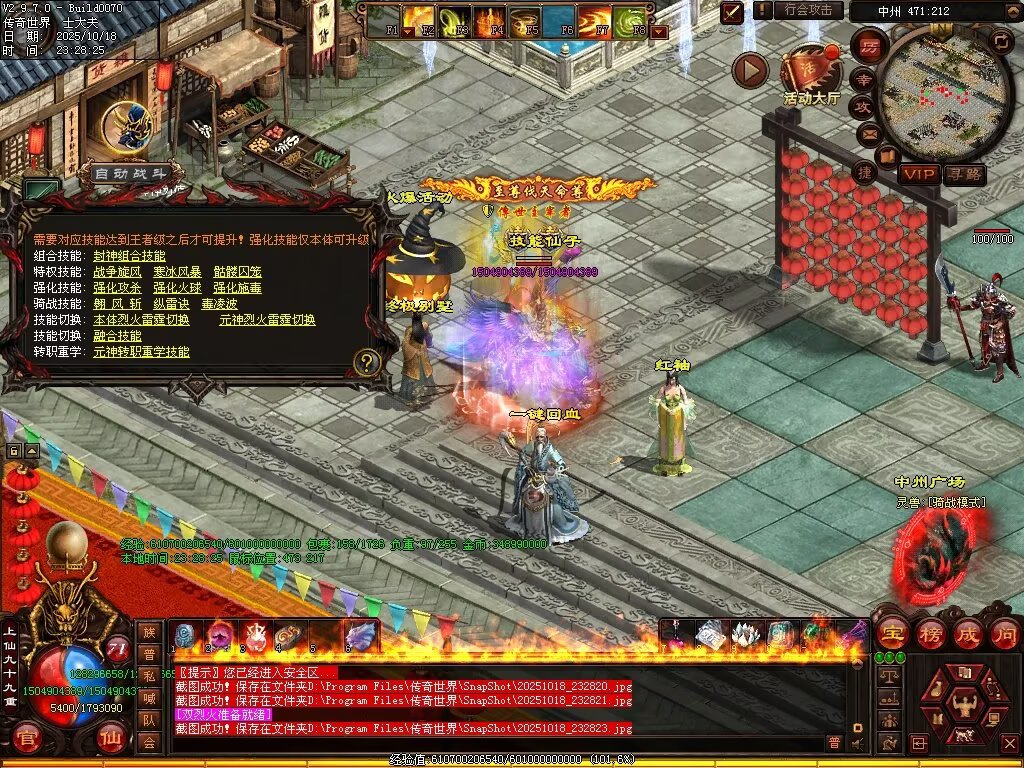Click the 行会攻击 guild attack button
This screenshot has width=1024, height=768.
pos(808,10)
